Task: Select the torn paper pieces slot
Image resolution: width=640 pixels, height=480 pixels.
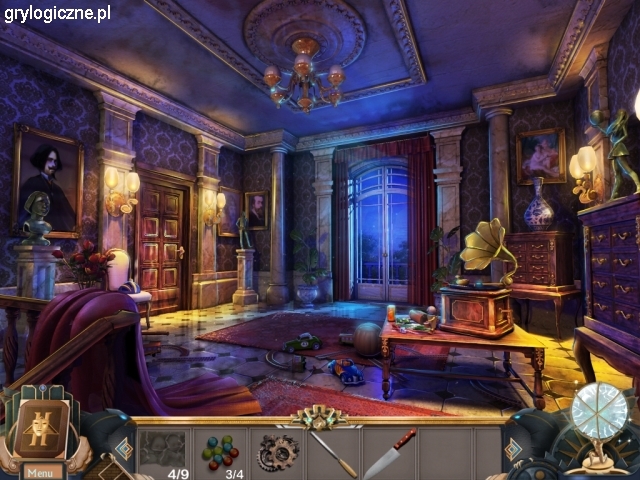Action: coord(161,449)
